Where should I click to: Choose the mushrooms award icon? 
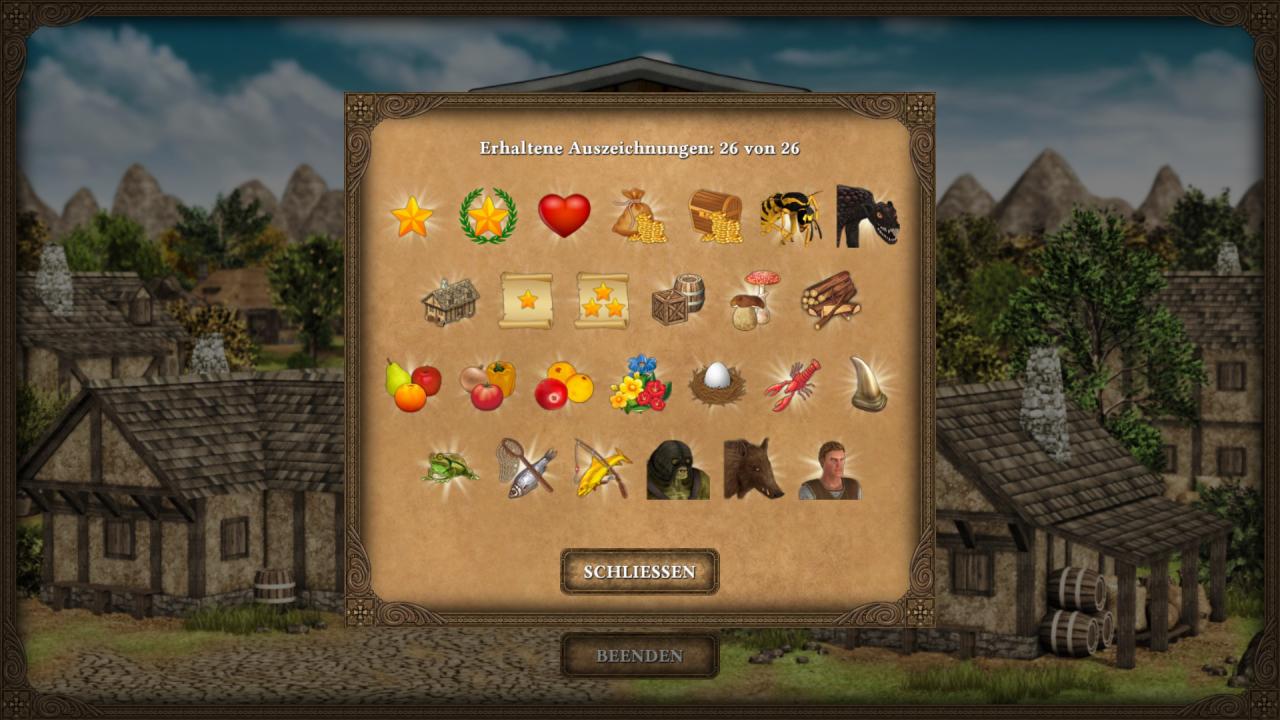point(754,299)
